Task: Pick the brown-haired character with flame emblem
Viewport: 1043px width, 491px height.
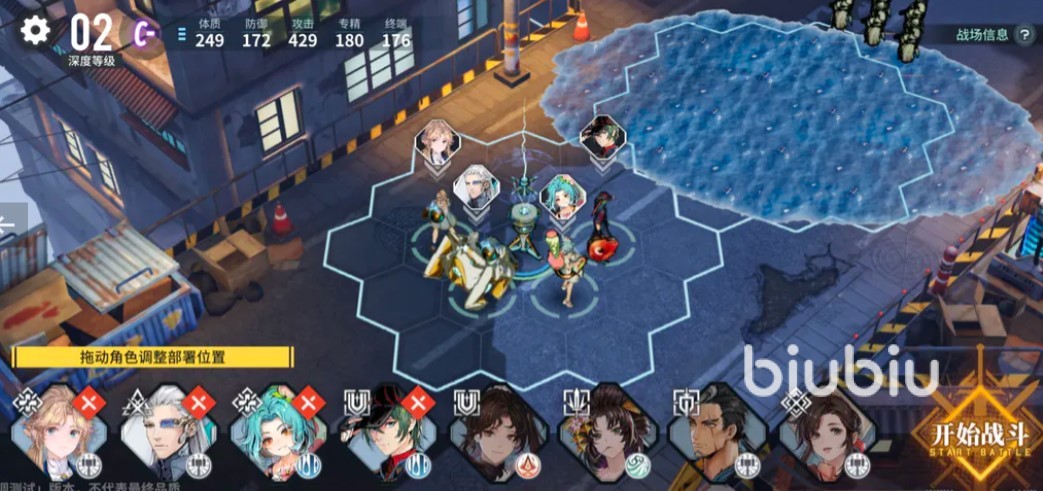Action: pos(494,430)
